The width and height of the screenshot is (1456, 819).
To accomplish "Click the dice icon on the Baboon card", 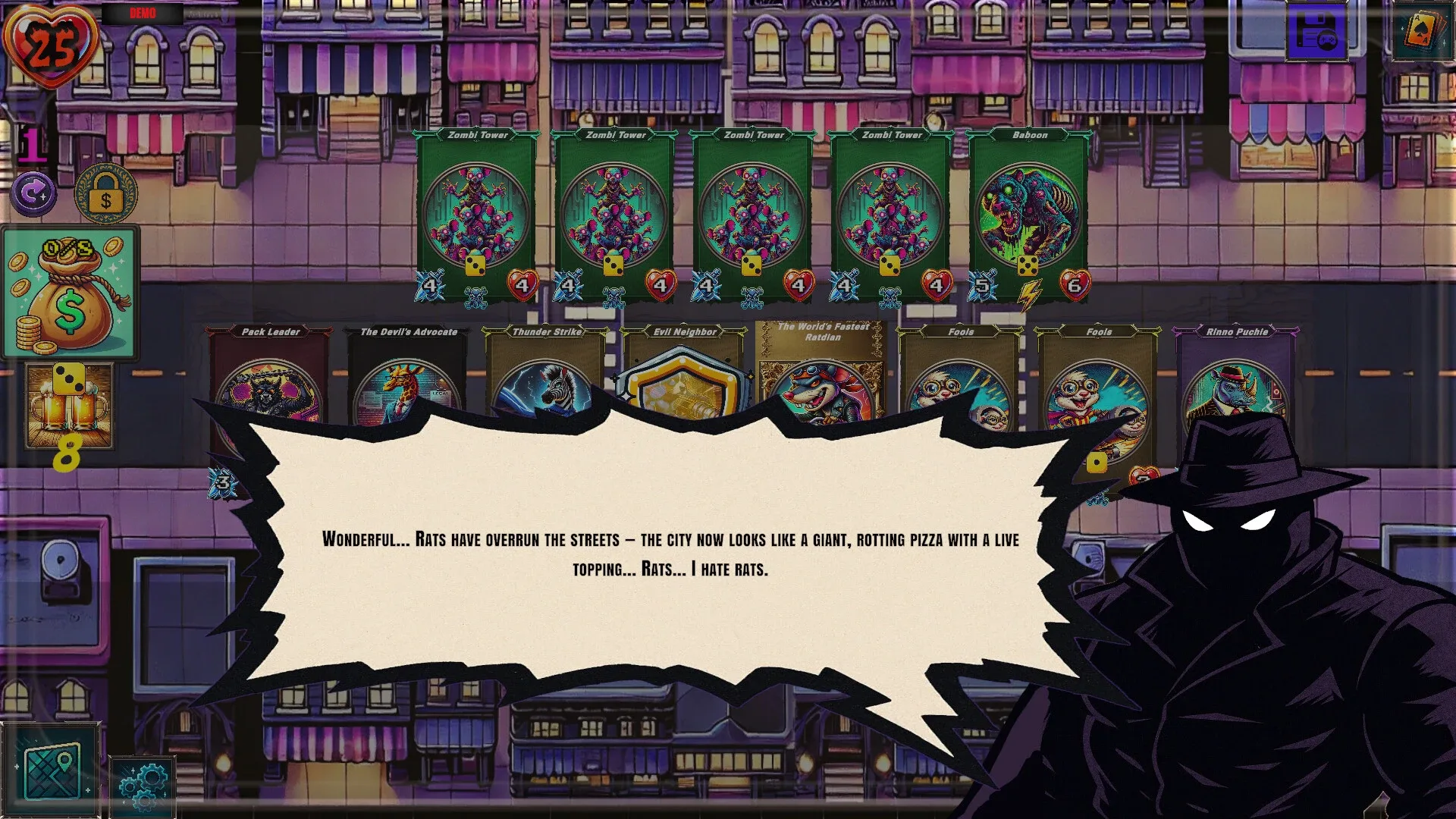I will (1029, 265).
